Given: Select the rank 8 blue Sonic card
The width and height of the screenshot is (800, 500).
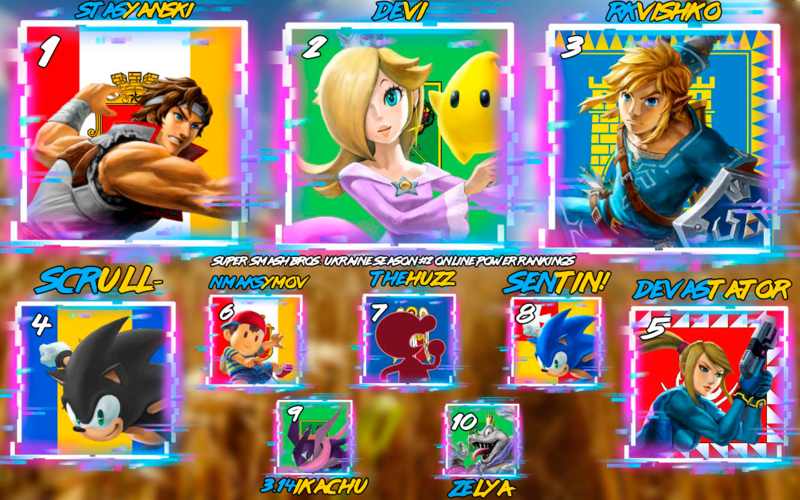Looking at the screenshot, I should coord(556,341).
